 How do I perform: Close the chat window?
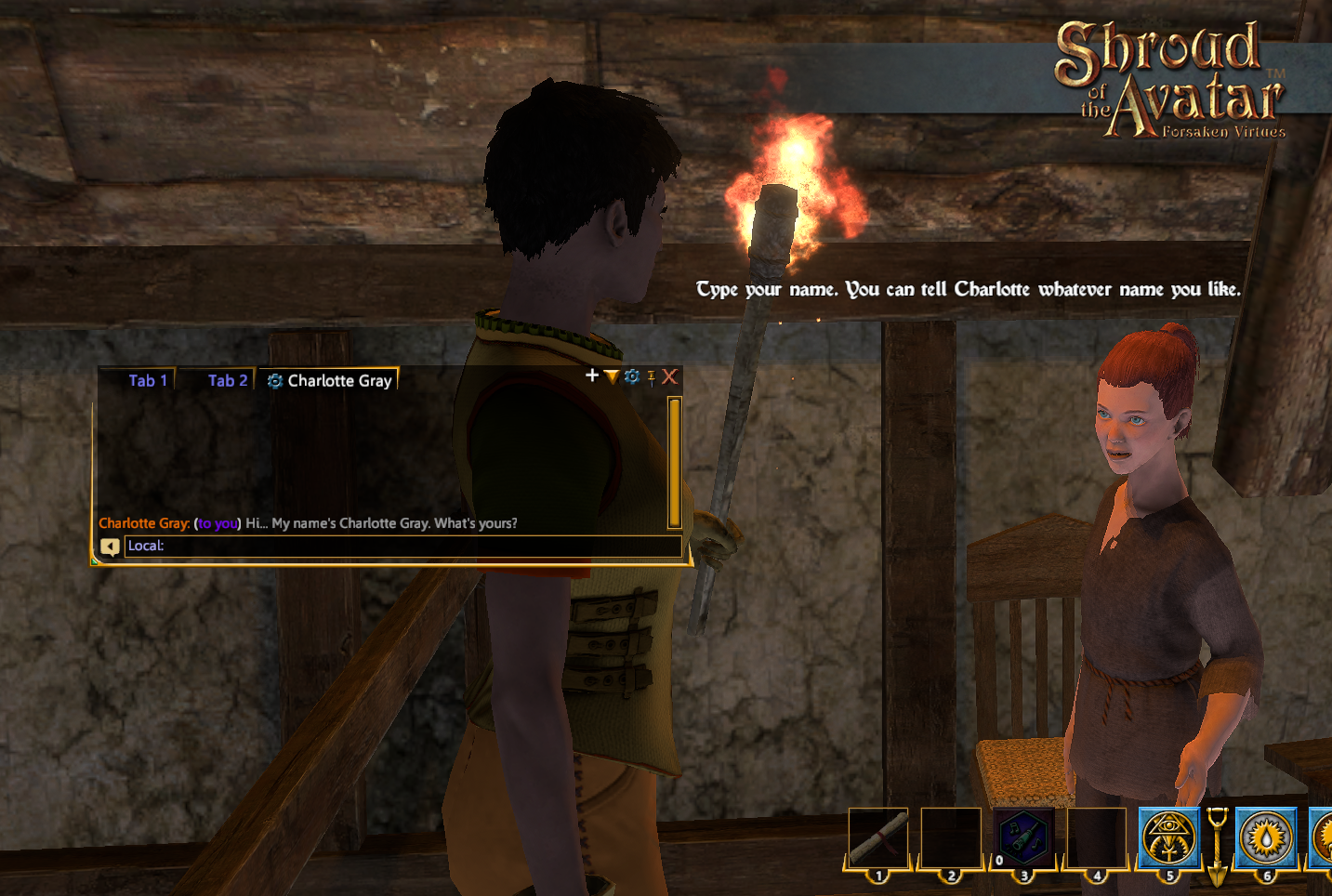[x=669, y=376]
